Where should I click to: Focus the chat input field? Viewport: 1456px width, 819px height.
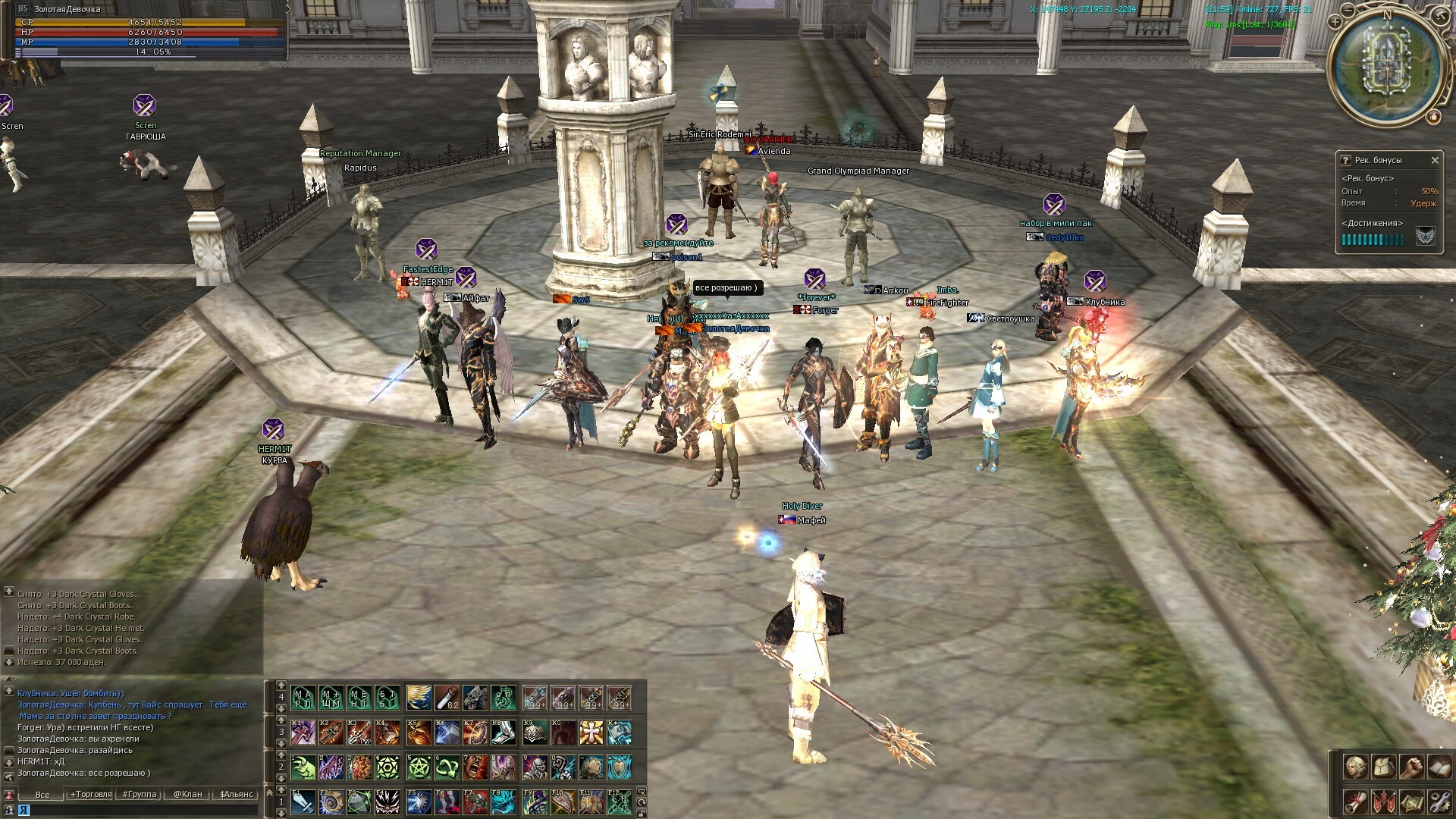click(x=136, y=810)
